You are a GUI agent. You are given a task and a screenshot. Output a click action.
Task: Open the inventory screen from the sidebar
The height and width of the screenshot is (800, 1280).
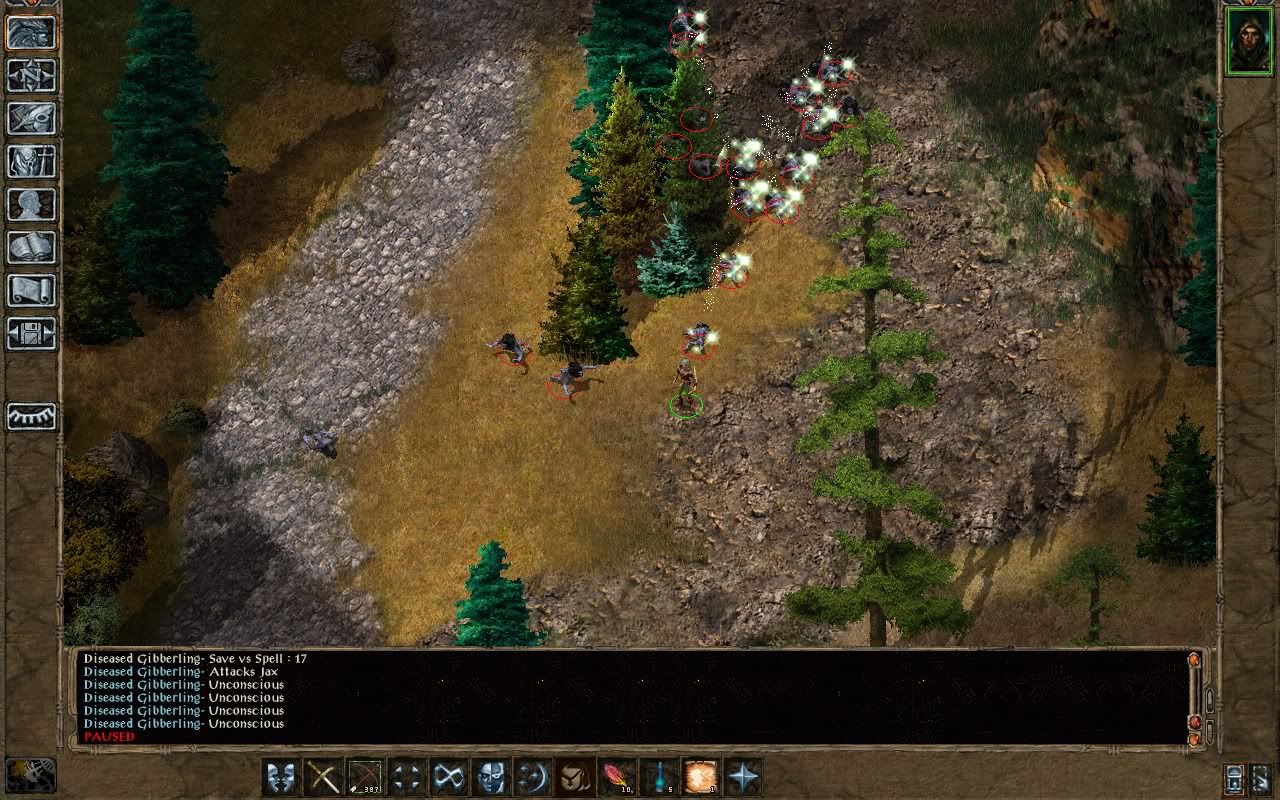tap(32, 162)
